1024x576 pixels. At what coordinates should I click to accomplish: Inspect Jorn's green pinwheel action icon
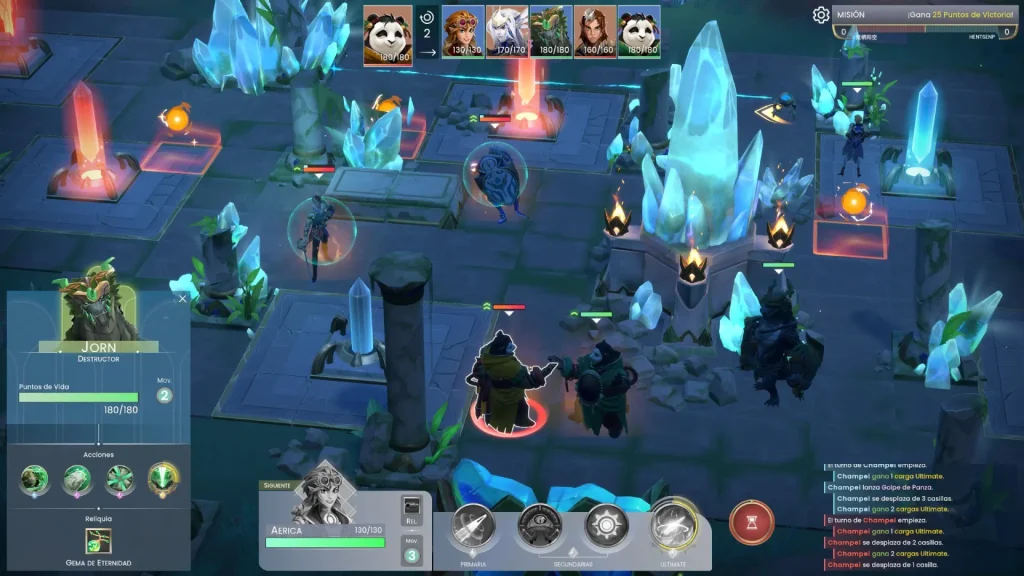(120, 481)
